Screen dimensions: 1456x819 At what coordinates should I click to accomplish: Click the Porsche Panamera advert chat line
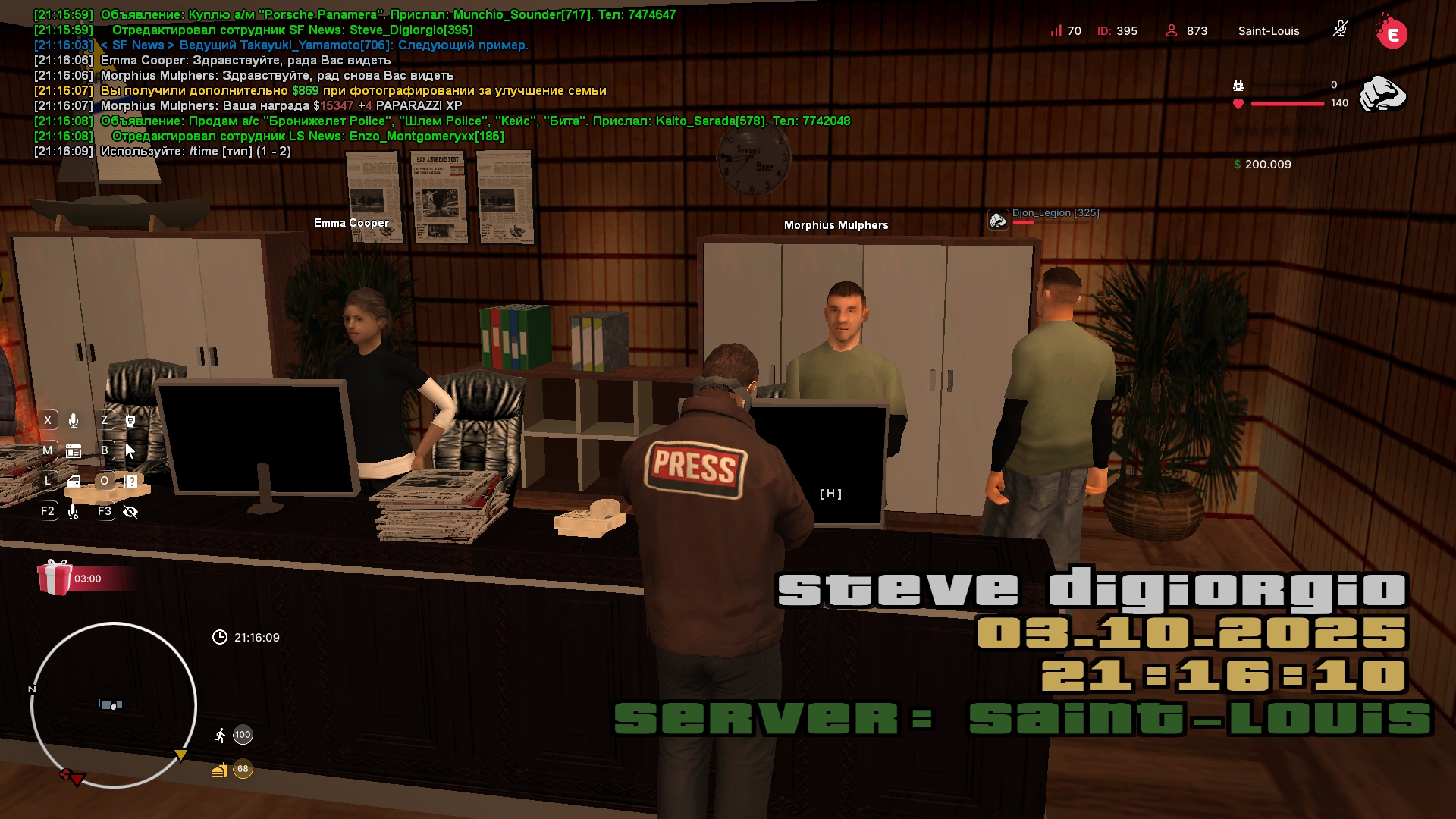387,14
